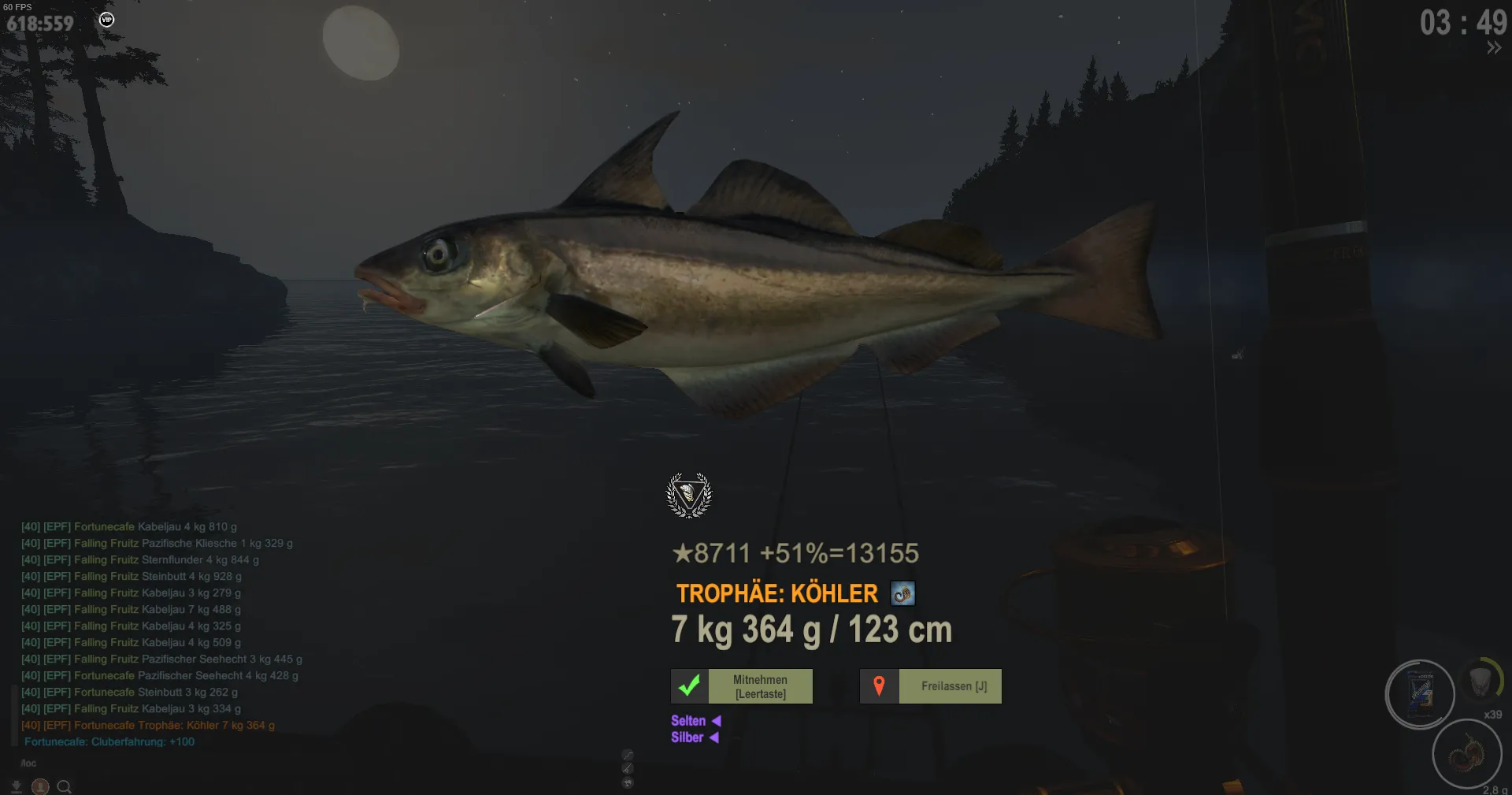Screen dimensions: 1512x795
Task: Click the blue hook icon beside the Köhler trophy title
Action: coord(902,593)
